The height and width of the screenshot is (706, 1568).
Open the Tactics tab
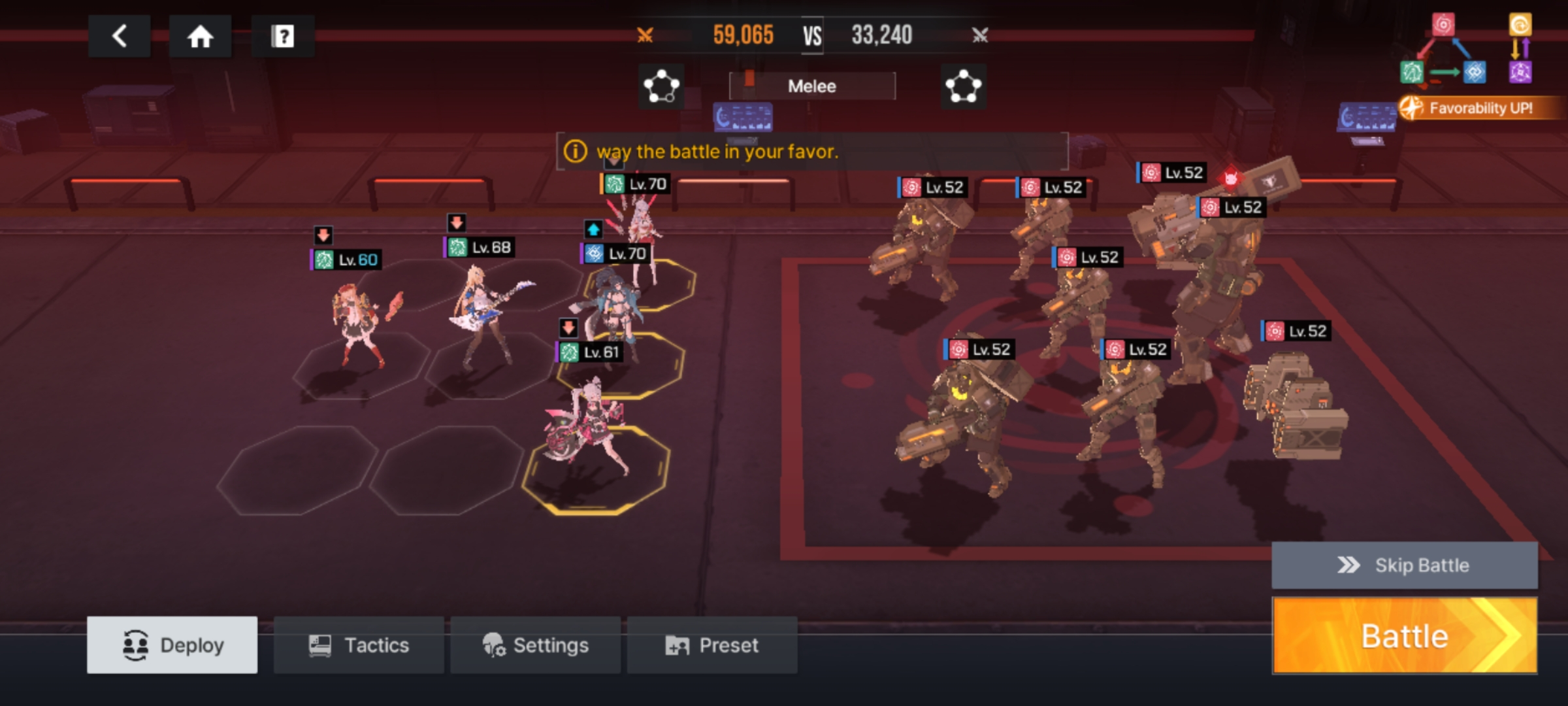pos(359,645)
